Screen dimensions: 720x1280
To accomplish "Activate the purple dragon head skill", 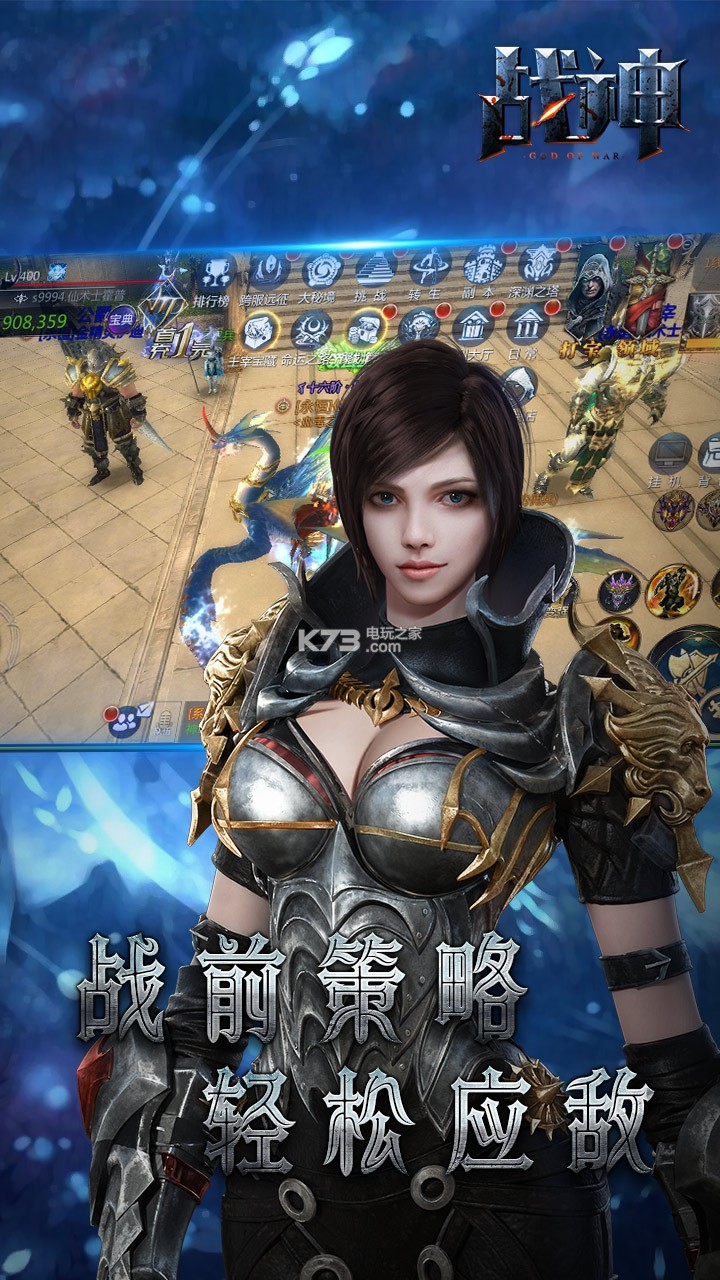I will coord(618,591).
